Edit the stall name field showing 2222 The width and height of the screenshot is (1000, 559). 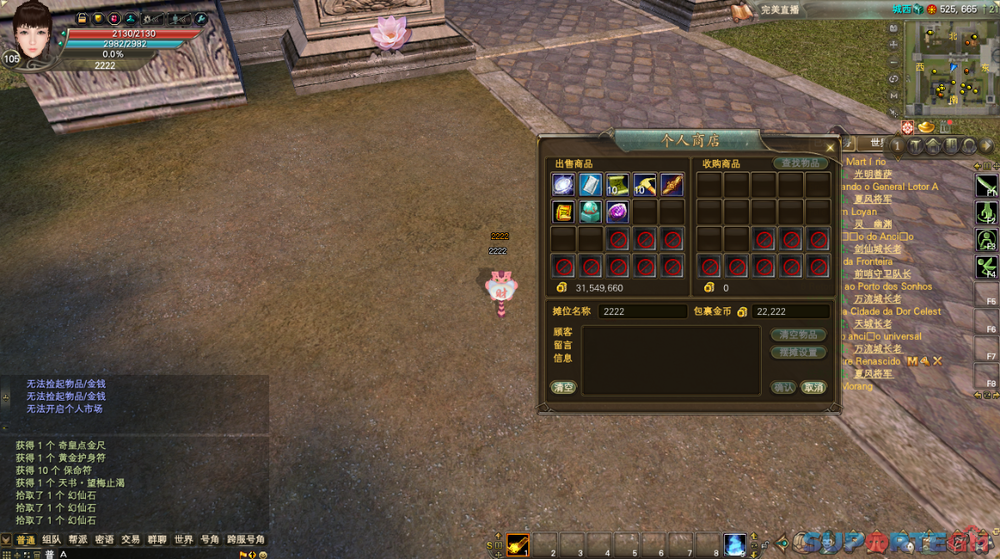(x=641, y=312)
